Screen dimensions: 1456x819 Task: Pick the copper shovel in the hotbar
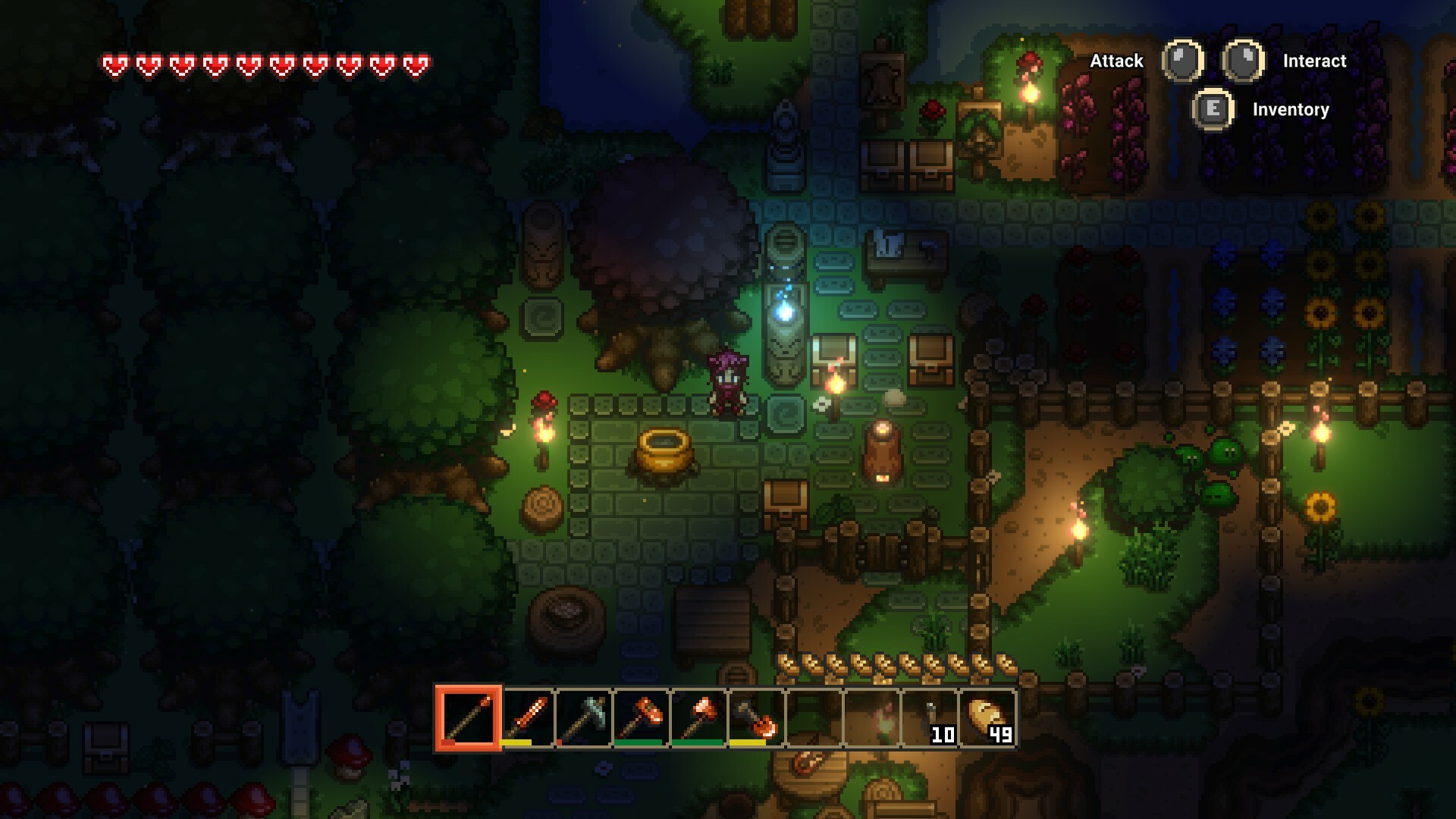tap(756, 717)
